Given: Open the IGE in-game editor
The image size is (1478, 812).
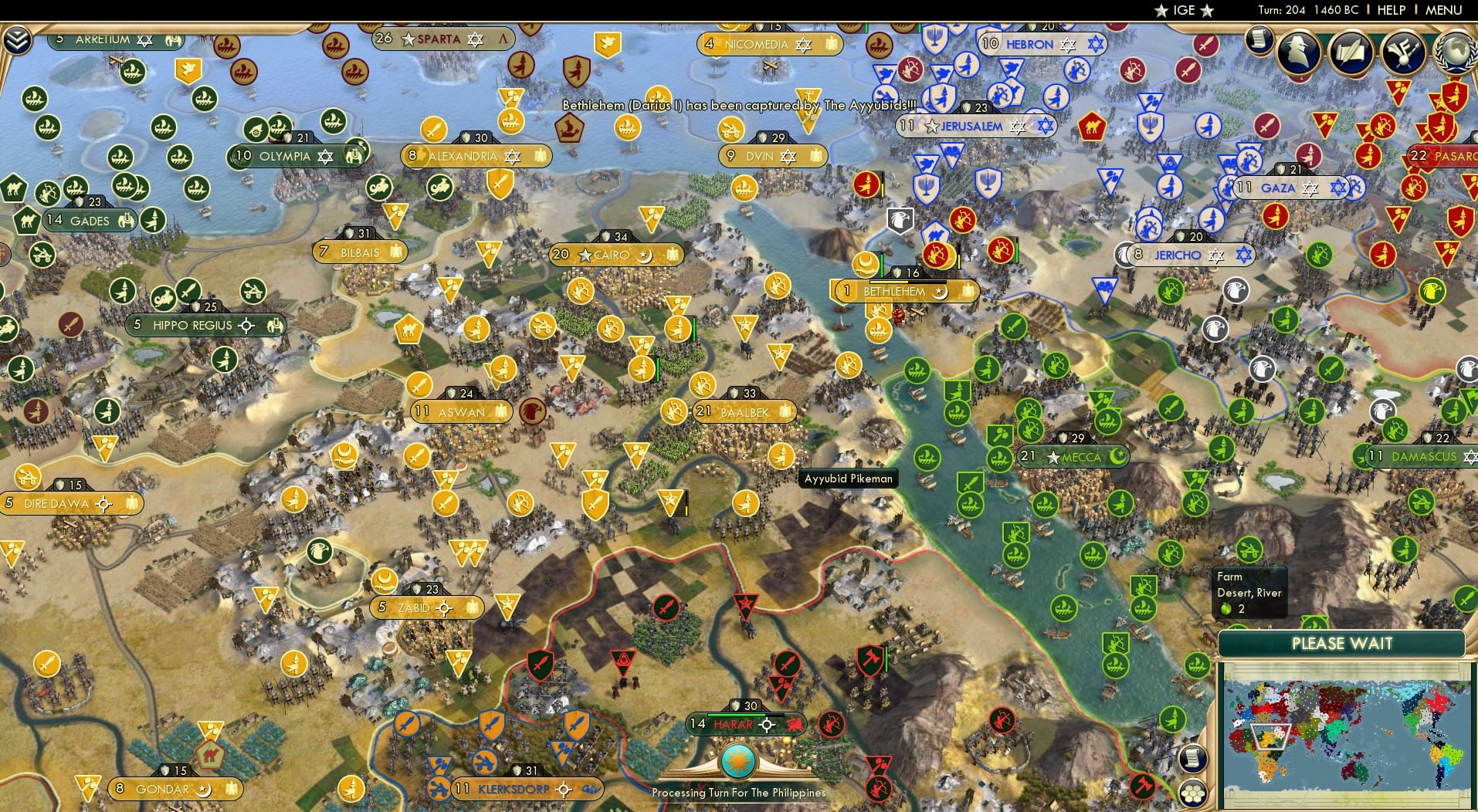Looking at the screenshot, I should [1181, 10].
